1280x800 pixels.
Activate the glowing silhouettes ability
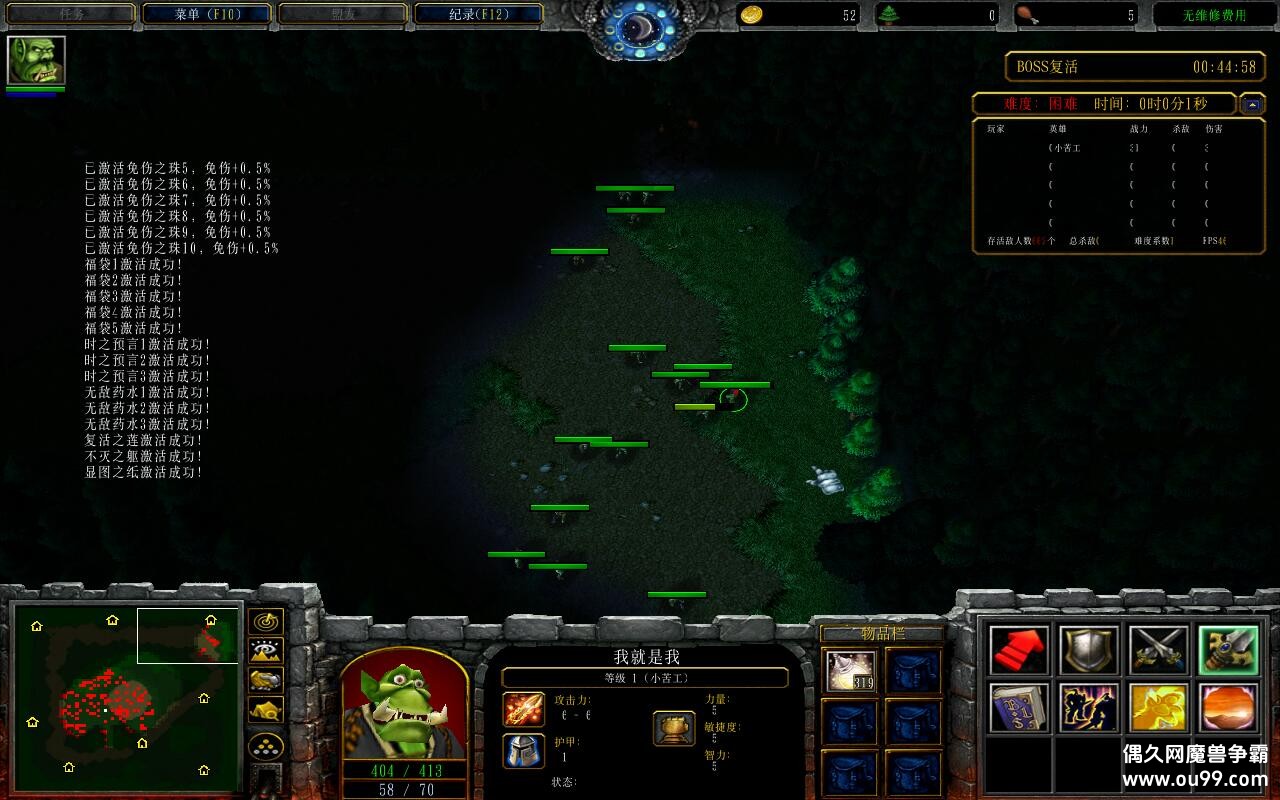(1089, 708)
